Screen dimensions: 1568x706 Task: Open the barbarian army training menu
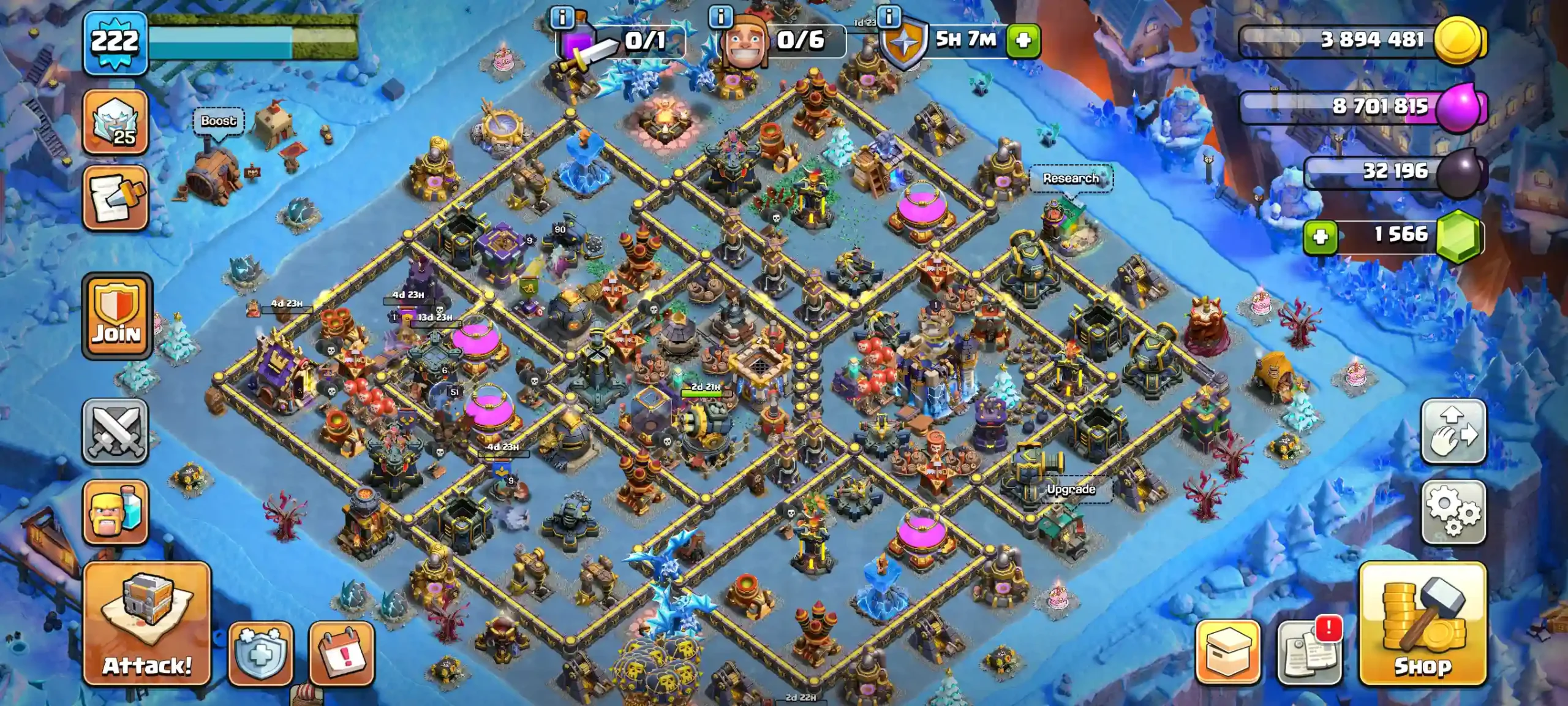tap(115, 512)
